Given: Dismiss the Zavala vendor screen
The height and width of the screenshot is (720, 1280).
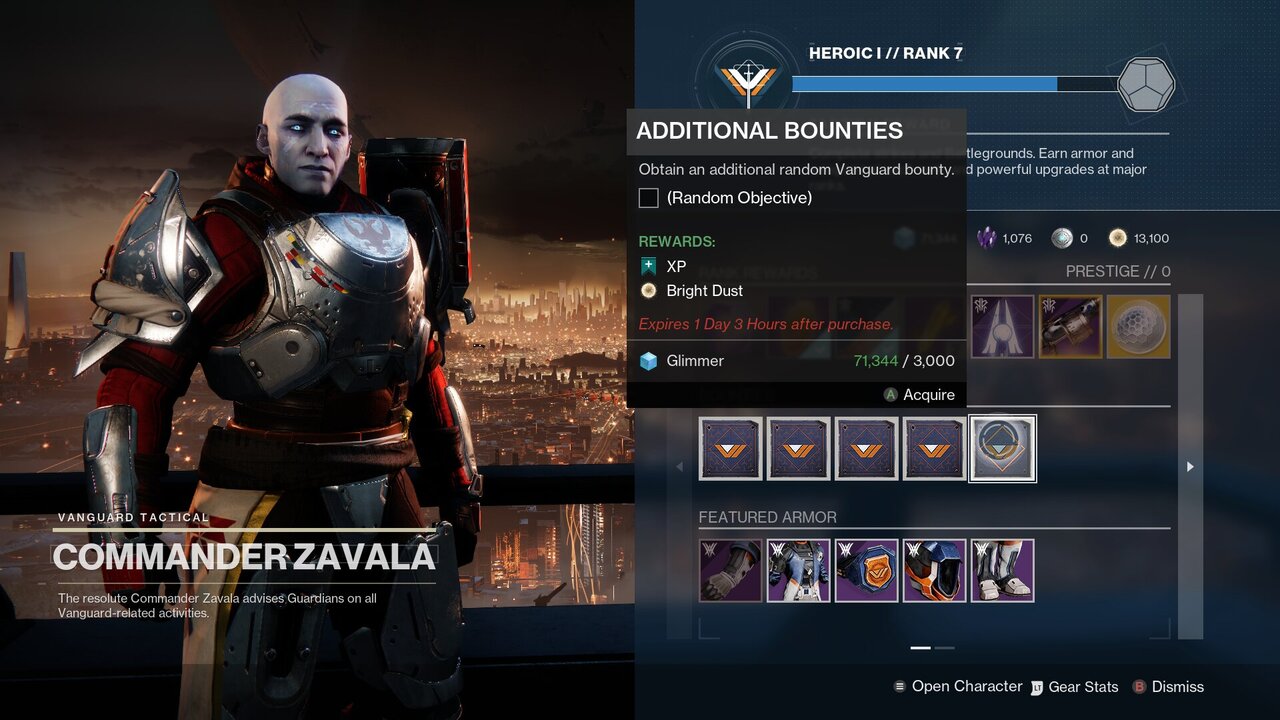Looking at the screenshot, I should tap(1168, 687).
